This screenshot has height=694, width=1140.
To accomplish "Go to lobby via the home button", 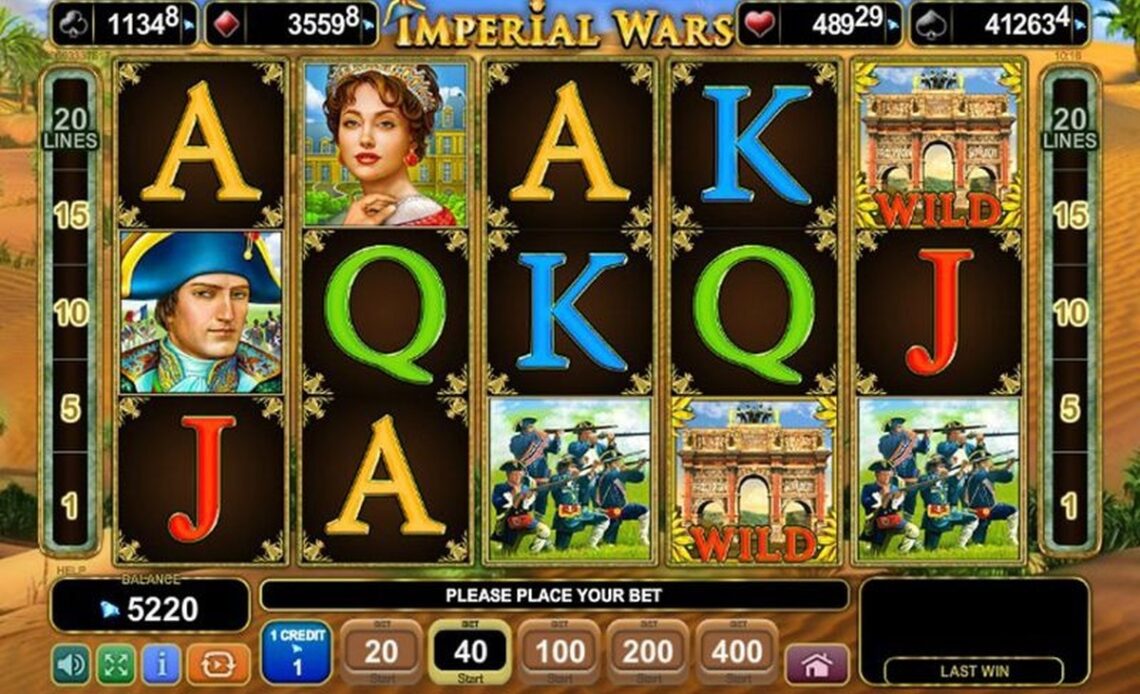I will 816,664.
